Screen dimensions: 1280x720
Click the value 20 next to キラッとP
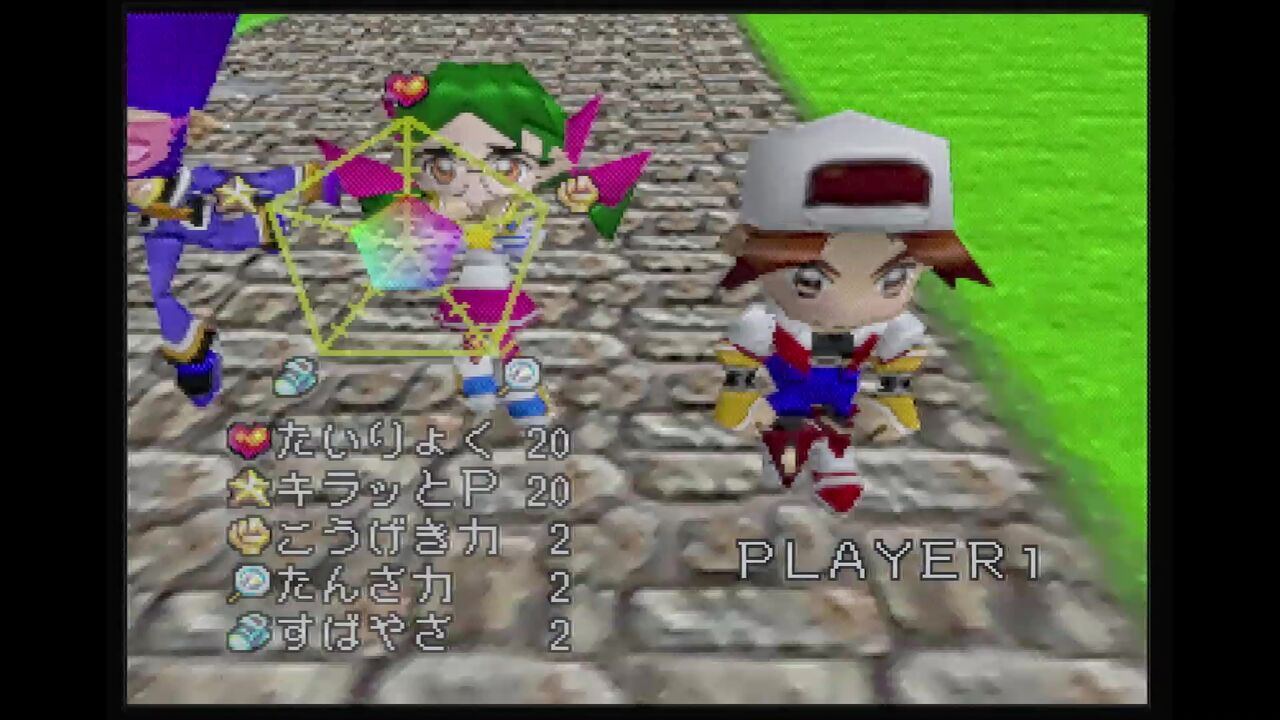point(545,491)
